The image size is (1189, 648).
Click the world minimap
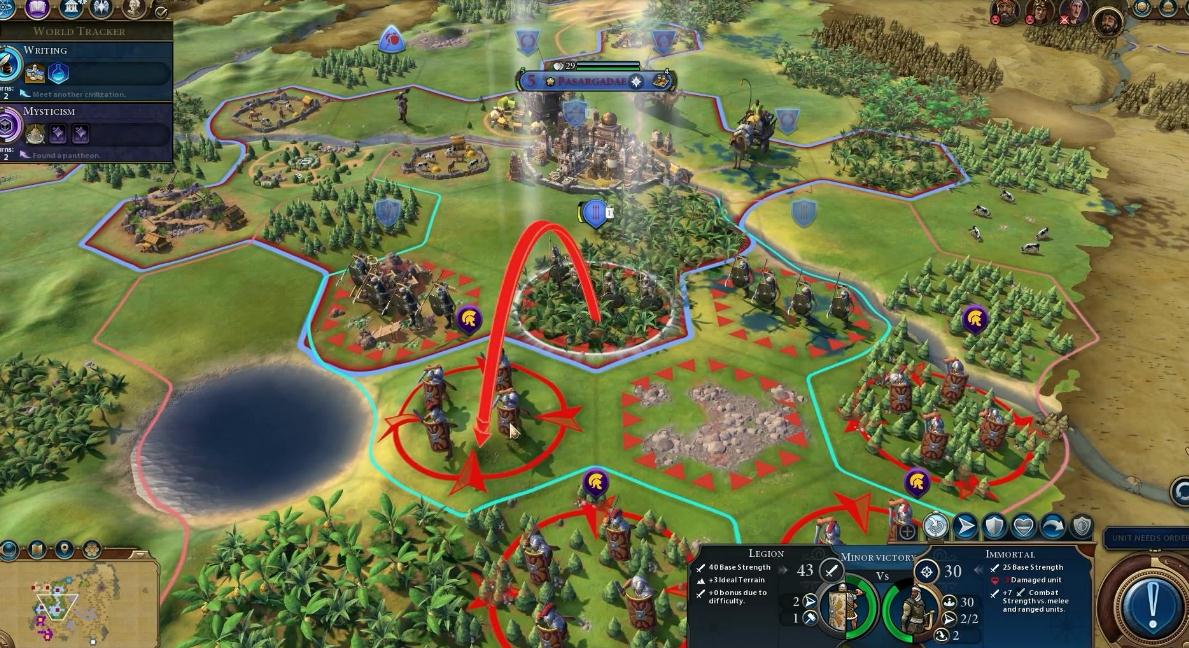(80, 600)
